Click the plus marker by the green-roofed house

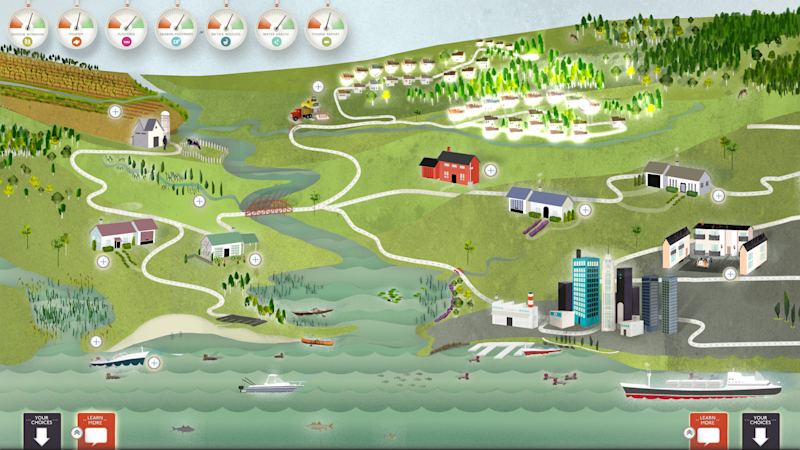255,259
